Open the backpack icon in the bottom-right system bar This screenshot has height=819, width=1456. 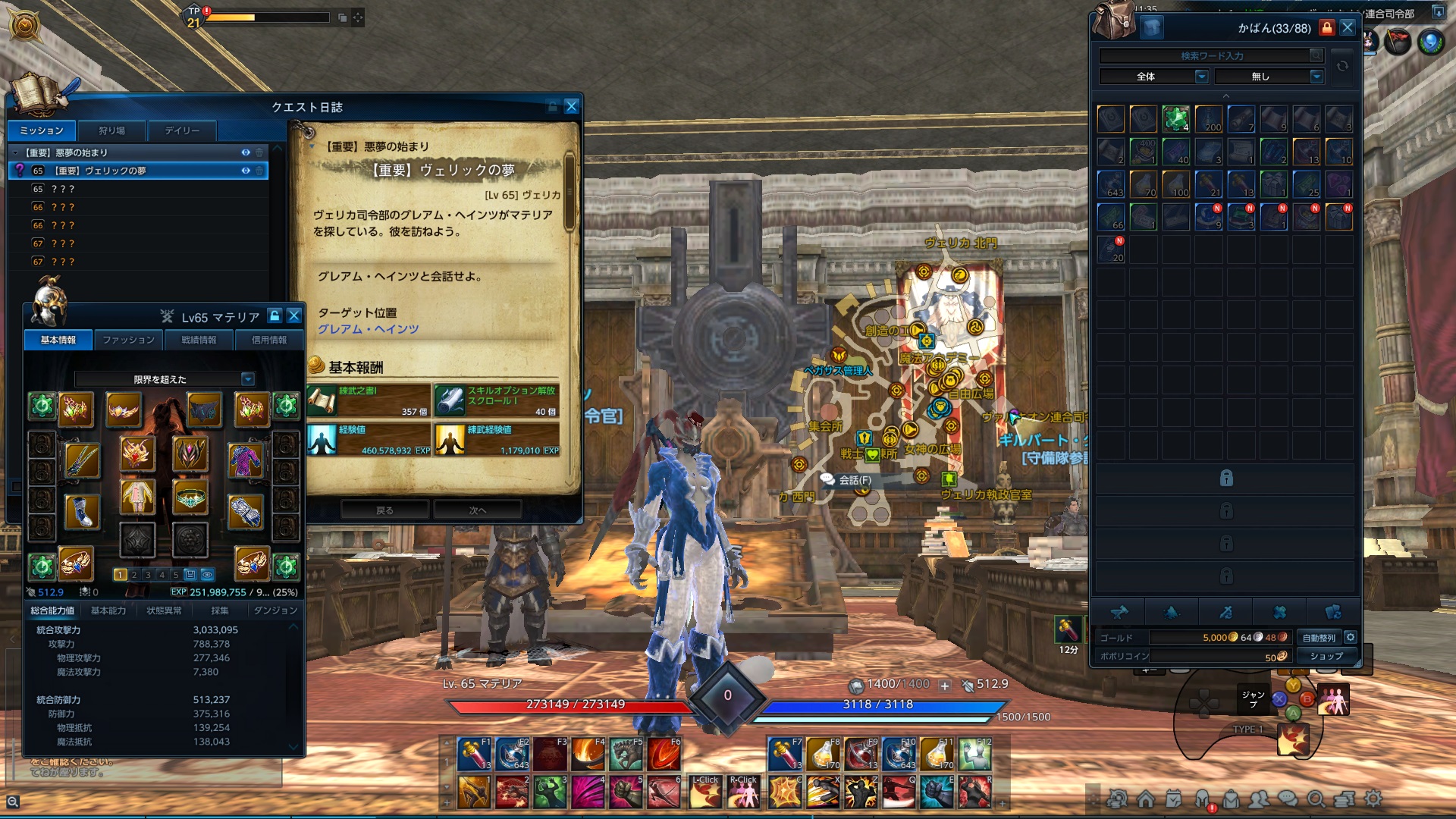point(1232,798)
